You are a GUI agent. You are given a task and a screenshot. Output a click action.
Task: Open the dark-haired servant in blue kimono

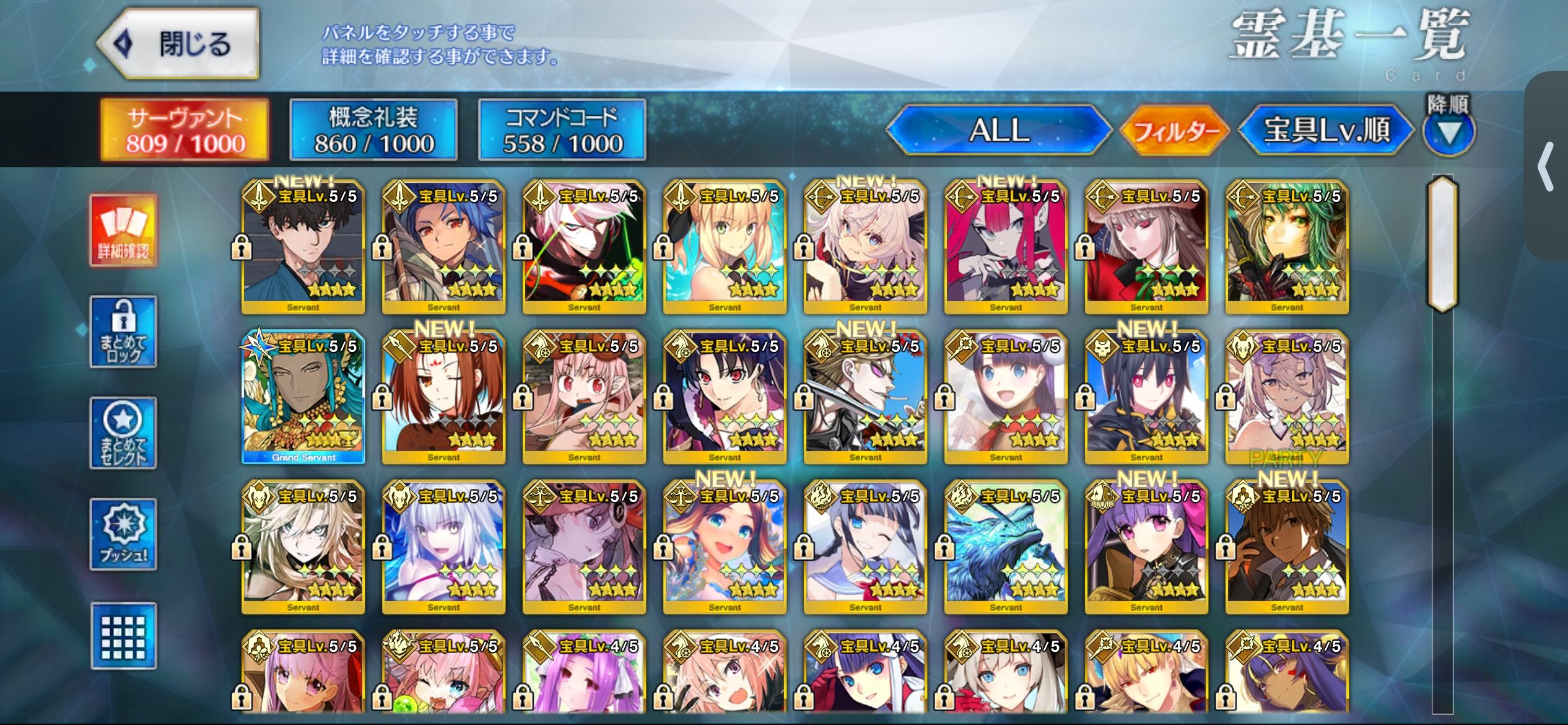[303, 247]
